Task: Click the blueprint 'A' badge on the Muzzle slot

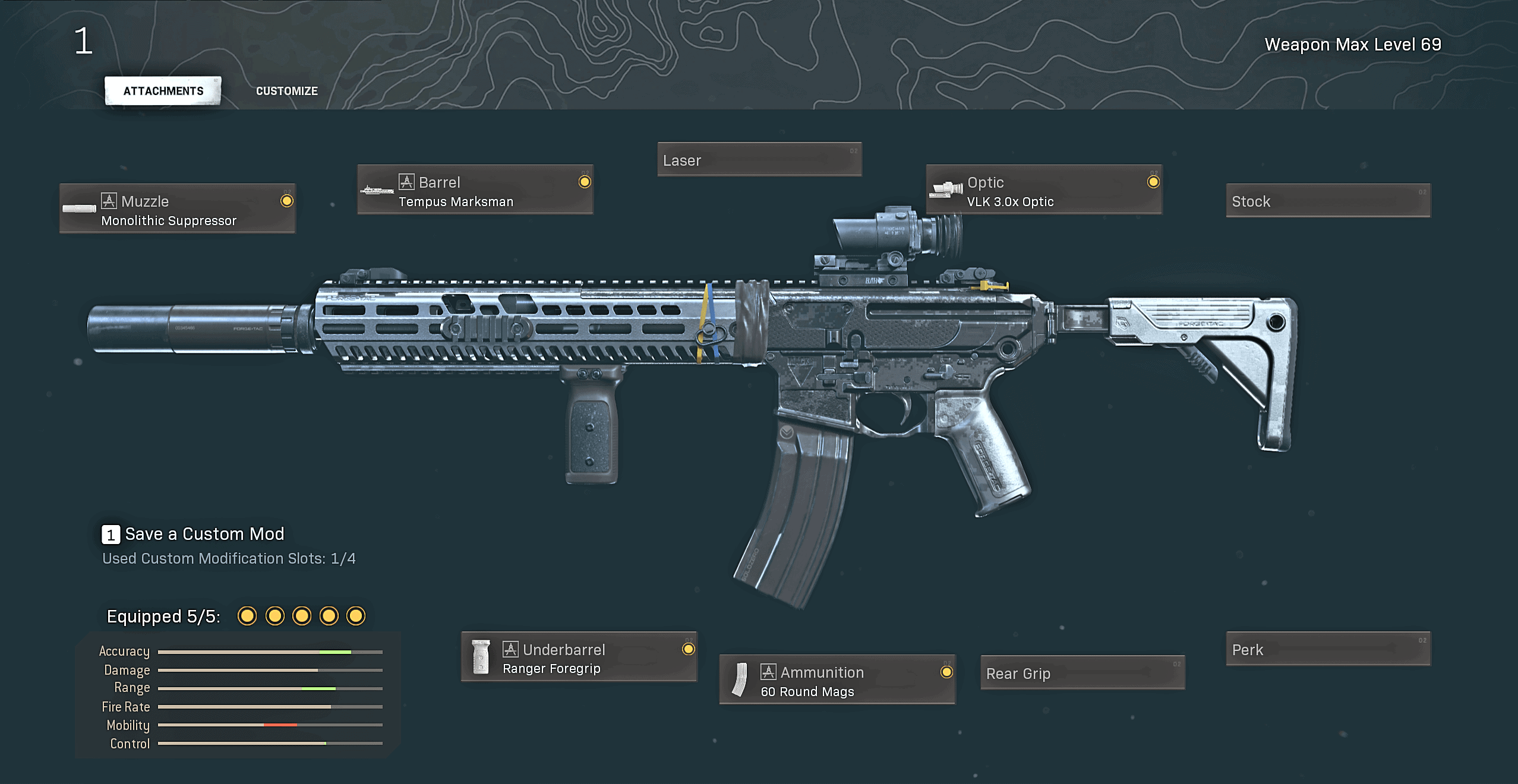Action: point(108,201)
